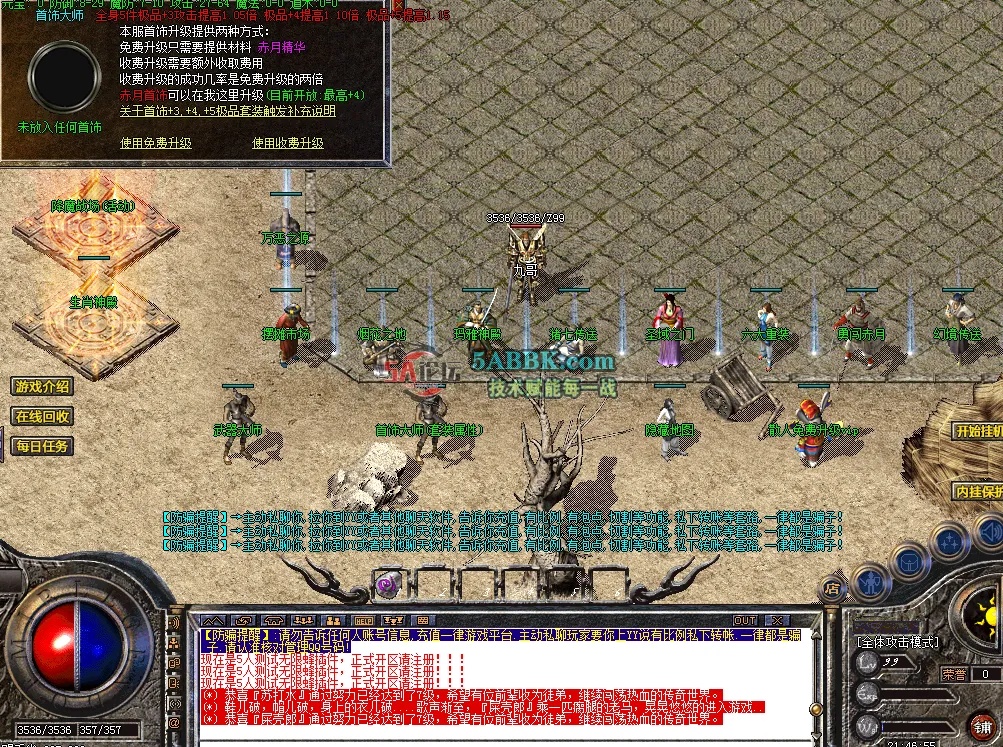The width and height of the screenshot is (1003, 747).
Task: Choose 使用收费升级 (paid upgrade) option
Action: pyautogui.click(x=288, y=143)
